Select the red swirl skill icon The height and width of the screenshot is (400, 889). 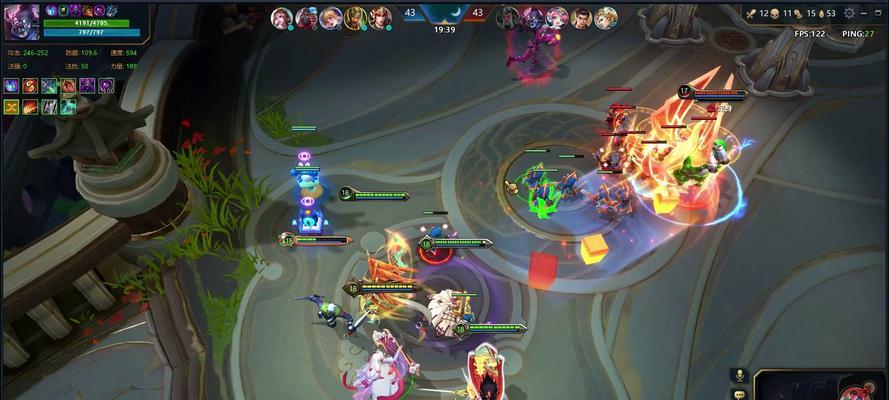(31, 86)
